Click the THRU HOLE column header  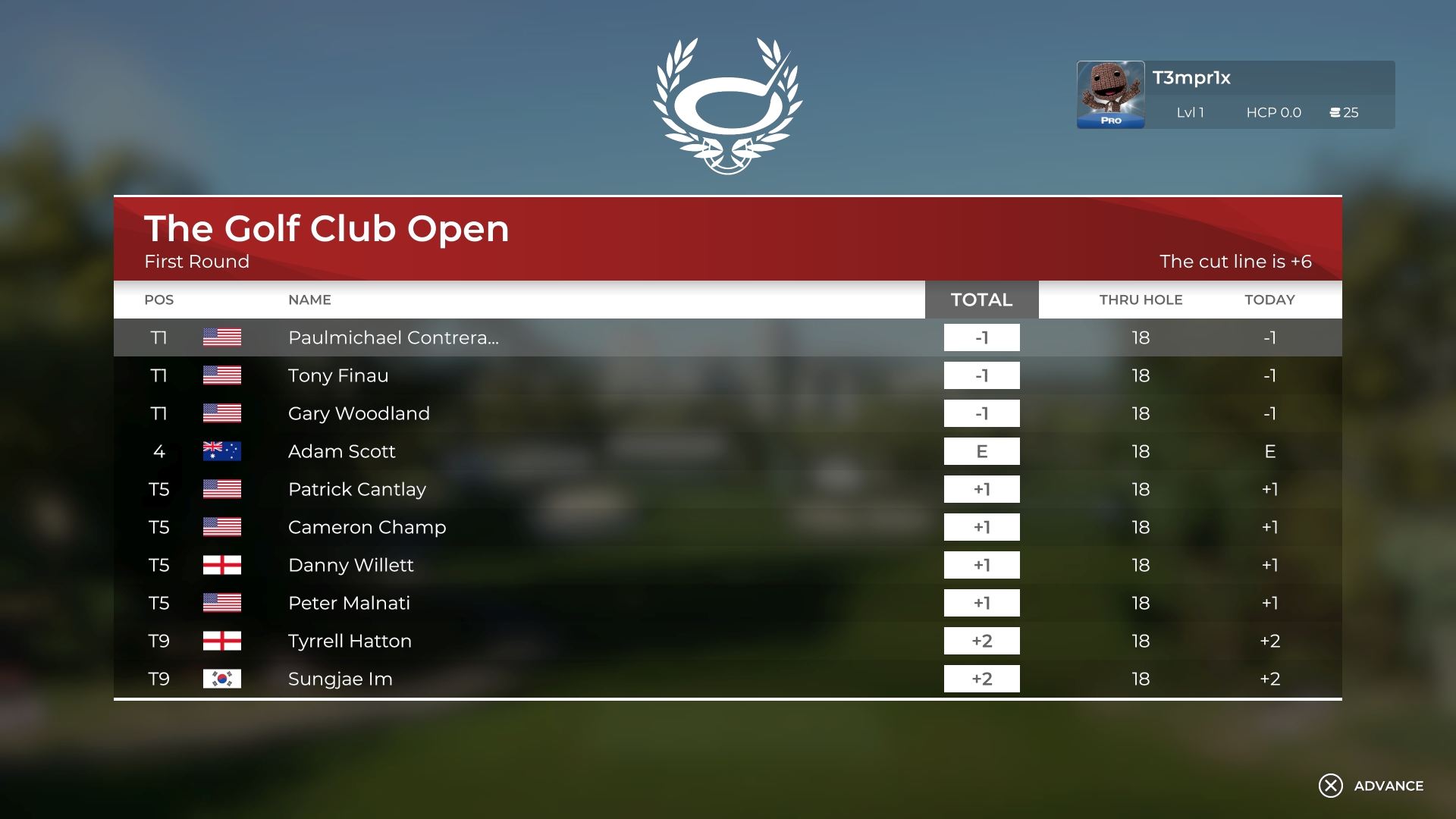click(1141, 300)
